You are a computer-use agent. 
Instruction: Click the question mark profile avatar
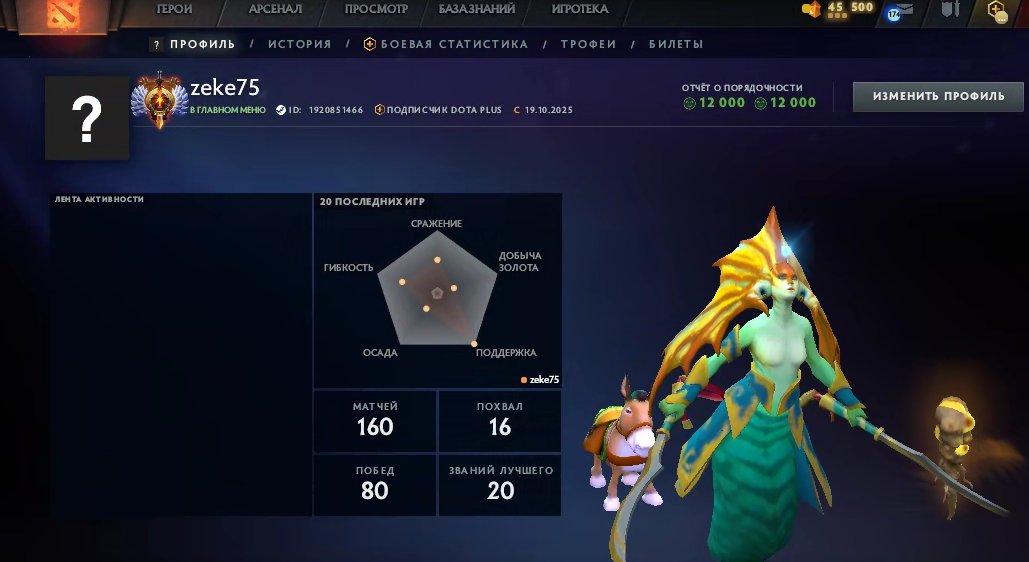[87, 118]
